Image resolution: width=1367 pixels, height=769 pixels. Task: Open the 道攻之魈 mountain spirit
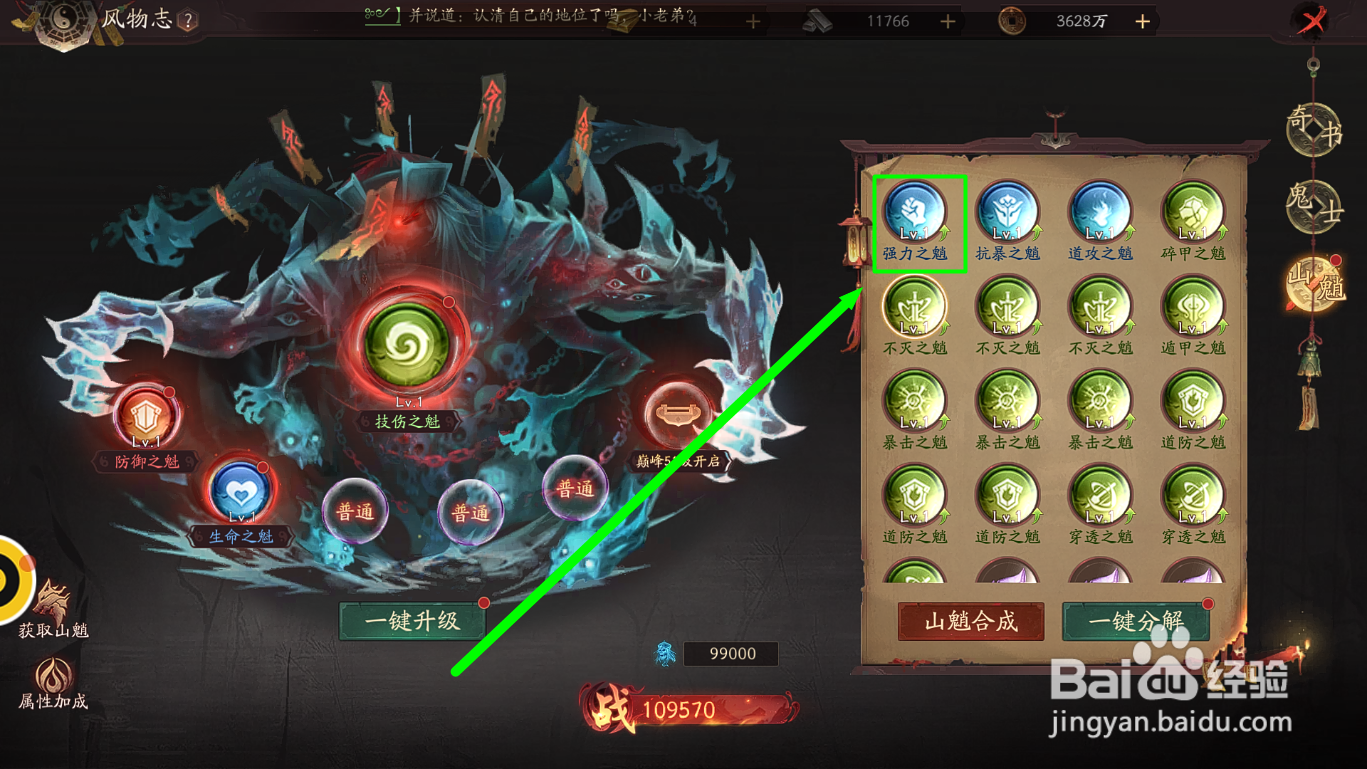tap(1101, 213)
